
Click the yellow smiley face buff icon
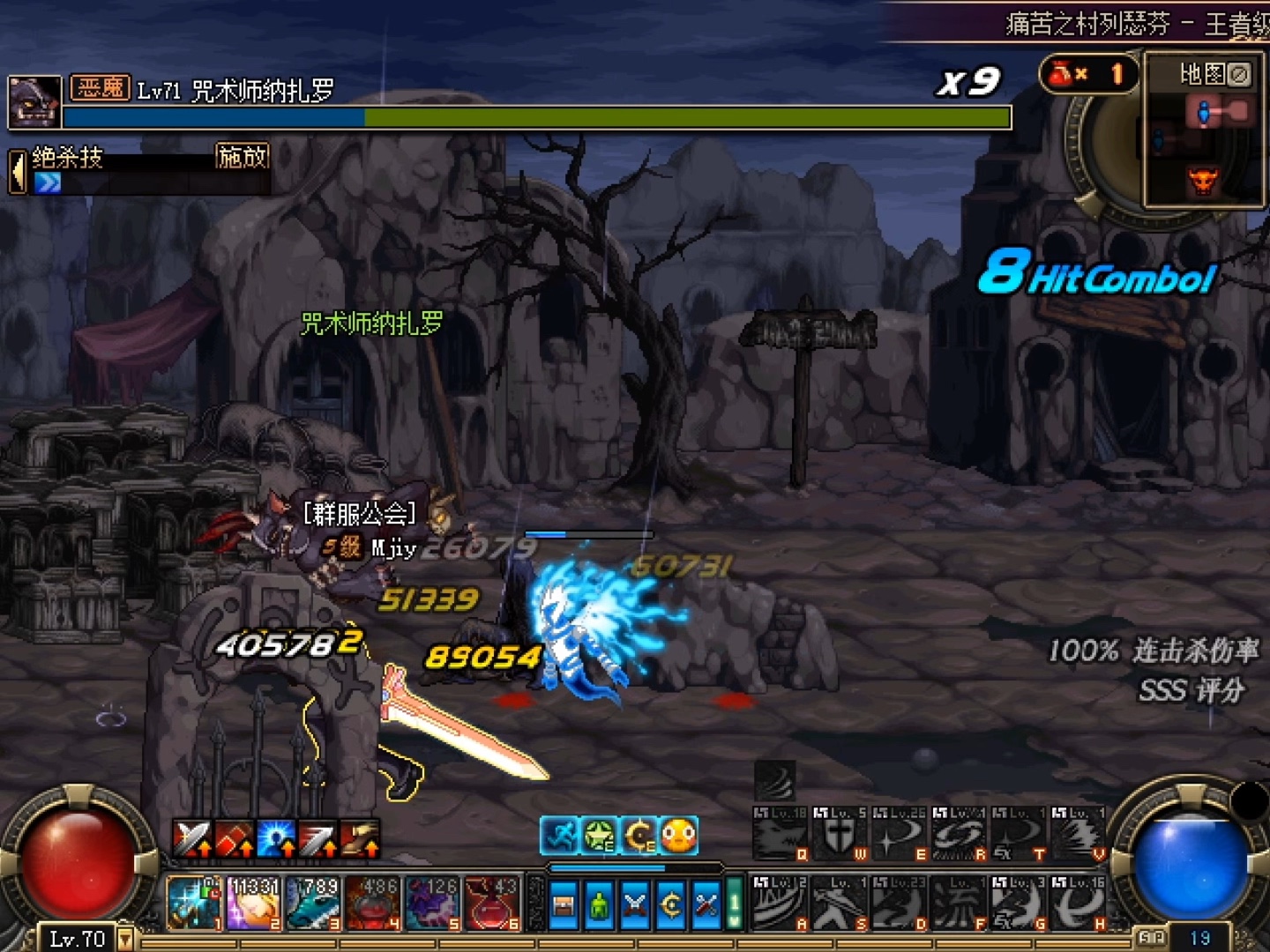coord(678,835)
